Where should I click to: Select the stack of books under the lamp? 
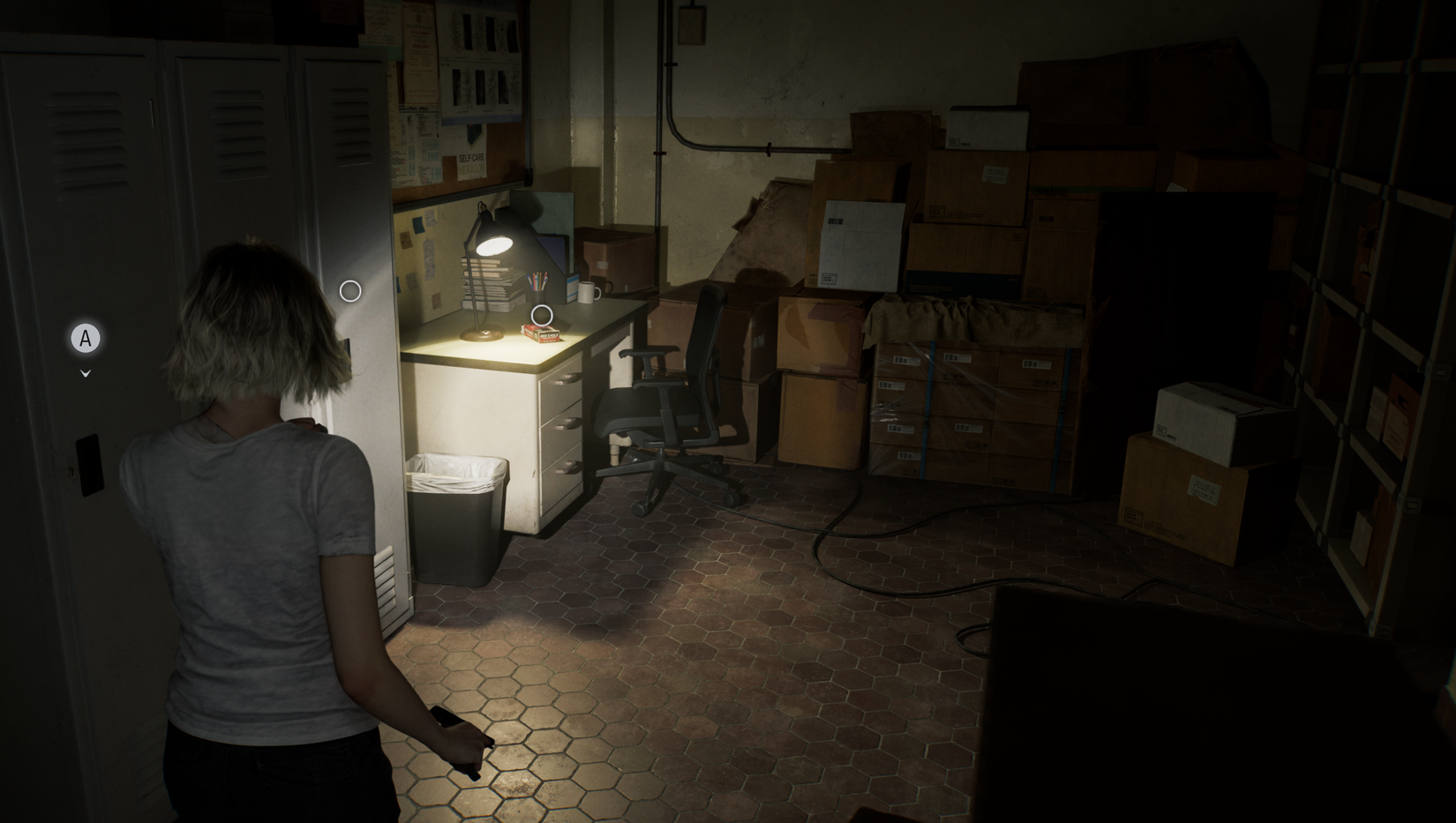(491, 283)
